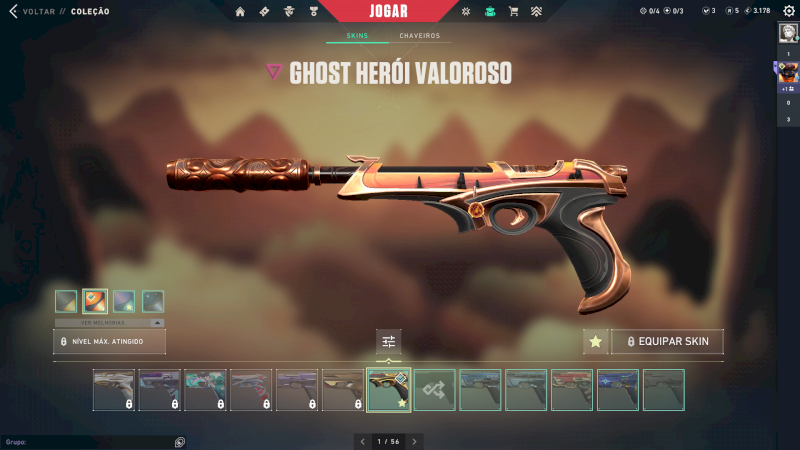Choose the purple color variant swatch
This screenshot has height=450, width=800.
pyautogui.click(x=124, y=301)
